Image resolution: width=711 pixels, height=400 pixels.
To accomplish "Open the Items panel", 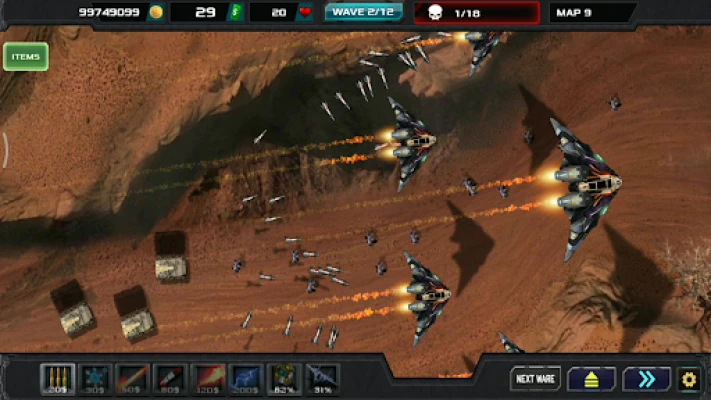I will tap(25, 57).
